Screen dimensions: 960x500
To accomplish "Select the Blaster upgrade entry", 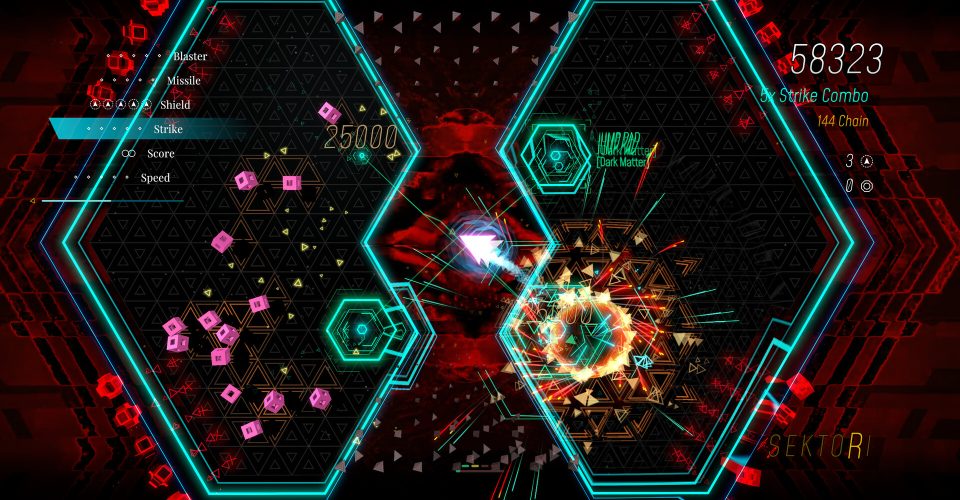I will coord(189,56).
